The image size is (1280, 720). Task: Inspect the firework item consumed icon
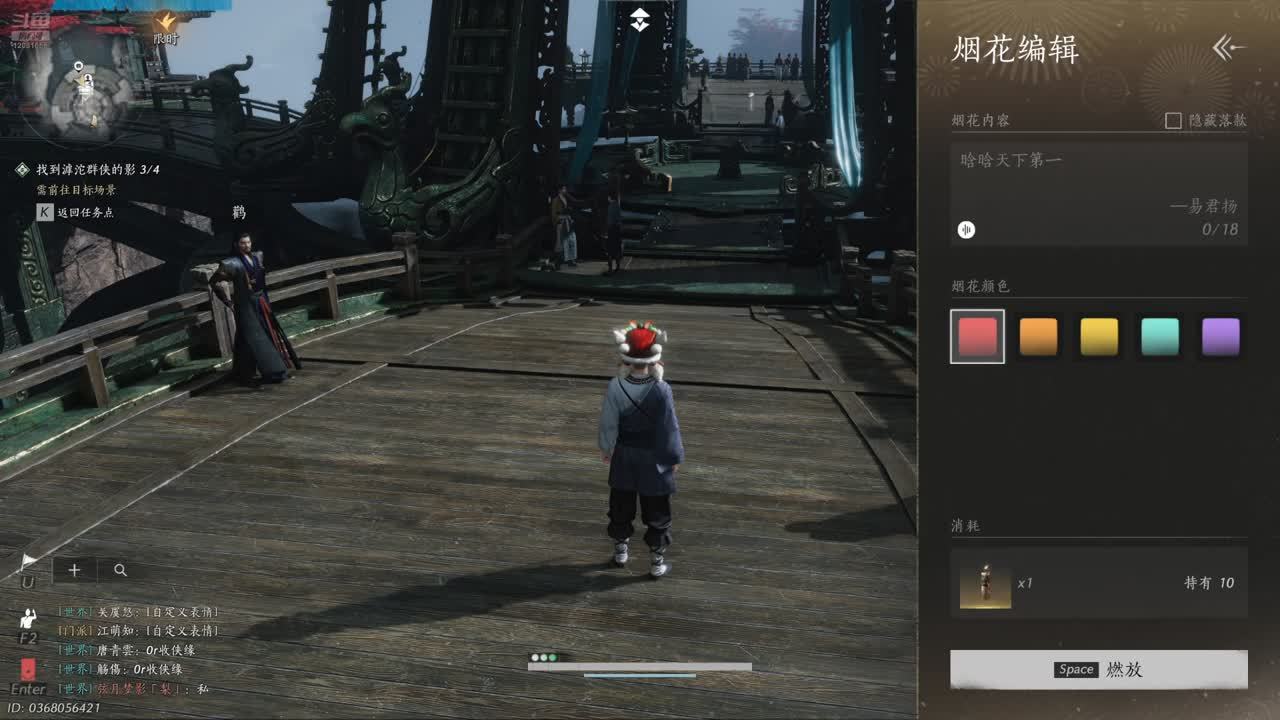click(x=985, y=583)
